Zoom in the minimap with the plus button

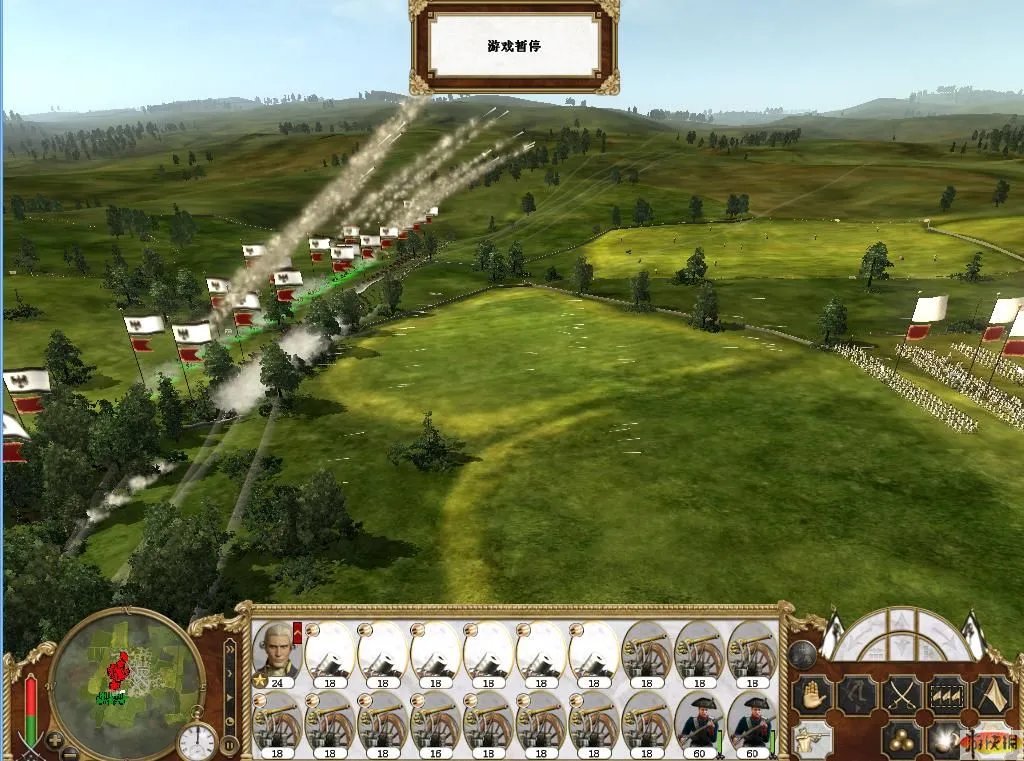54,741
